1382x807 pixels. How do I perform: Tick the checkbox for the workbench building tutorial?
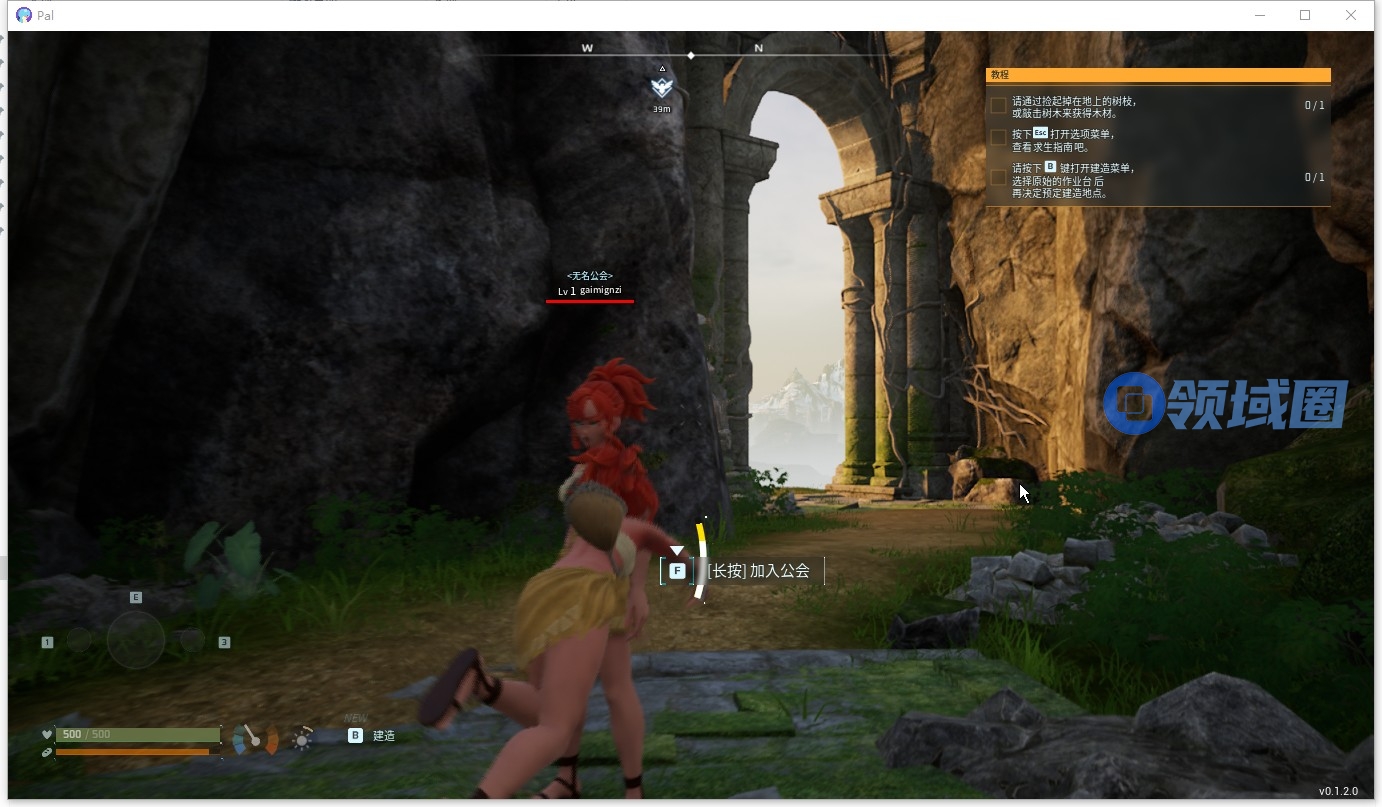click(x=998, y=177)
